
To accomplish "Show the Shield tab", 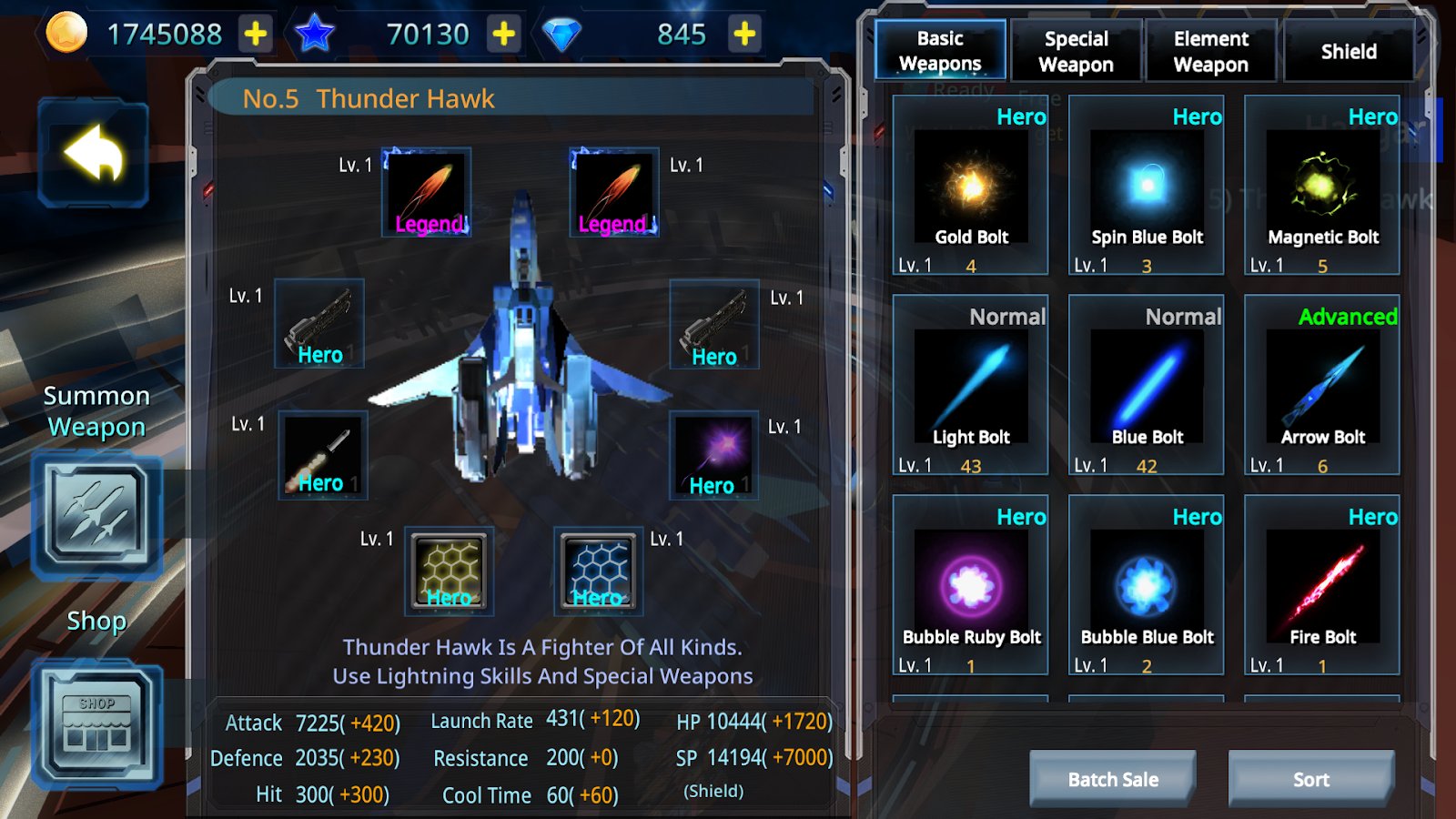I will (1348, 51).
